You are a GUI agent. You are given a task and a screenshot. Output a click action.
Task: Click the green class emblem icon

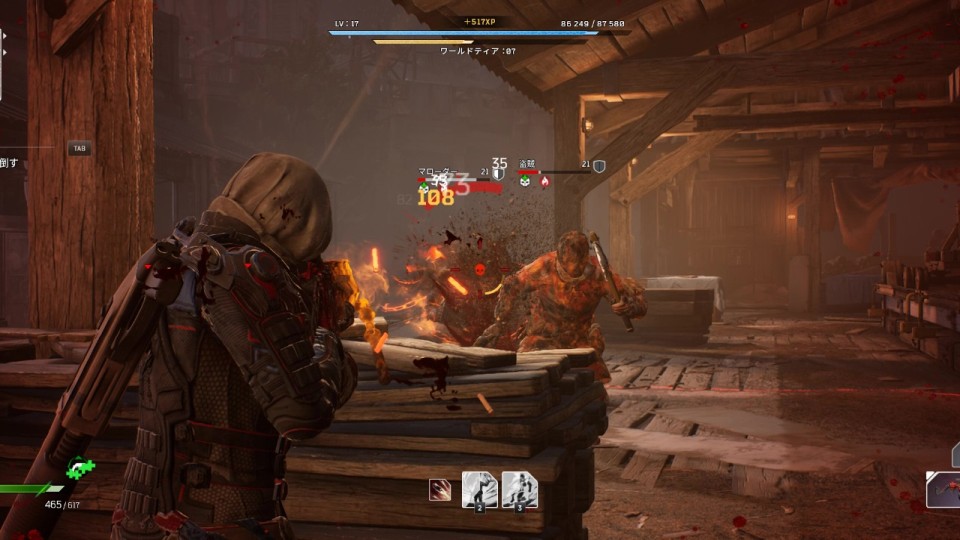tap(80, 467)
